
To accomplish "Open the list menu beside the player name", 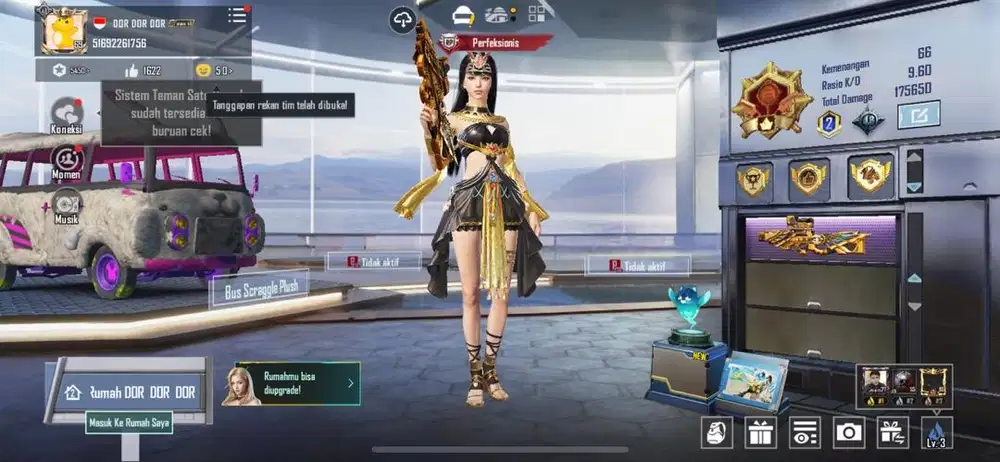I will (x=237, y=15).
